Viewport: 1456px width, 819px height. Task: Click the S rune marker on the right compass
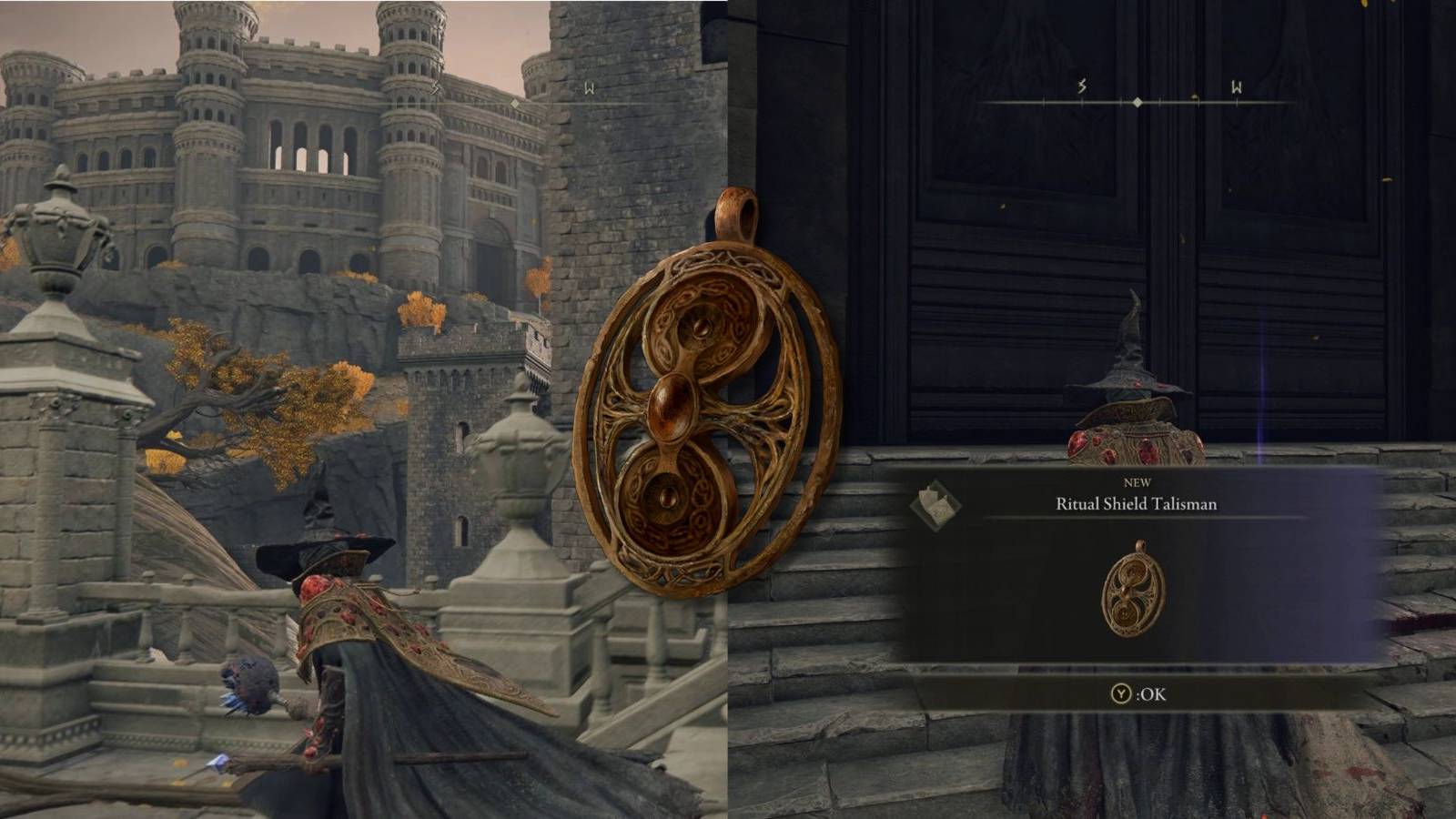tap(1081, 86)
